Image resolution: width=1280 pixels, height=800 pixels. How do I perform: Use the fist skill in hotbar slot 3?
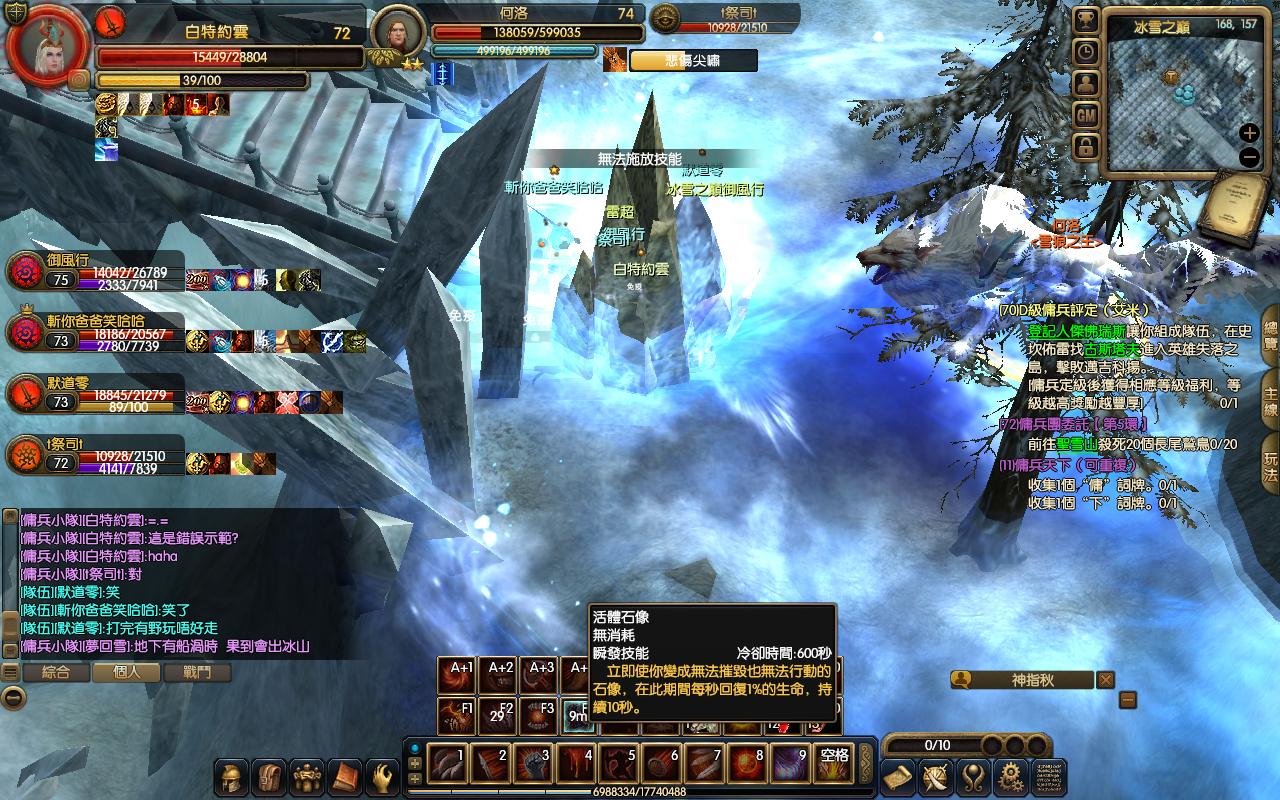533,765
